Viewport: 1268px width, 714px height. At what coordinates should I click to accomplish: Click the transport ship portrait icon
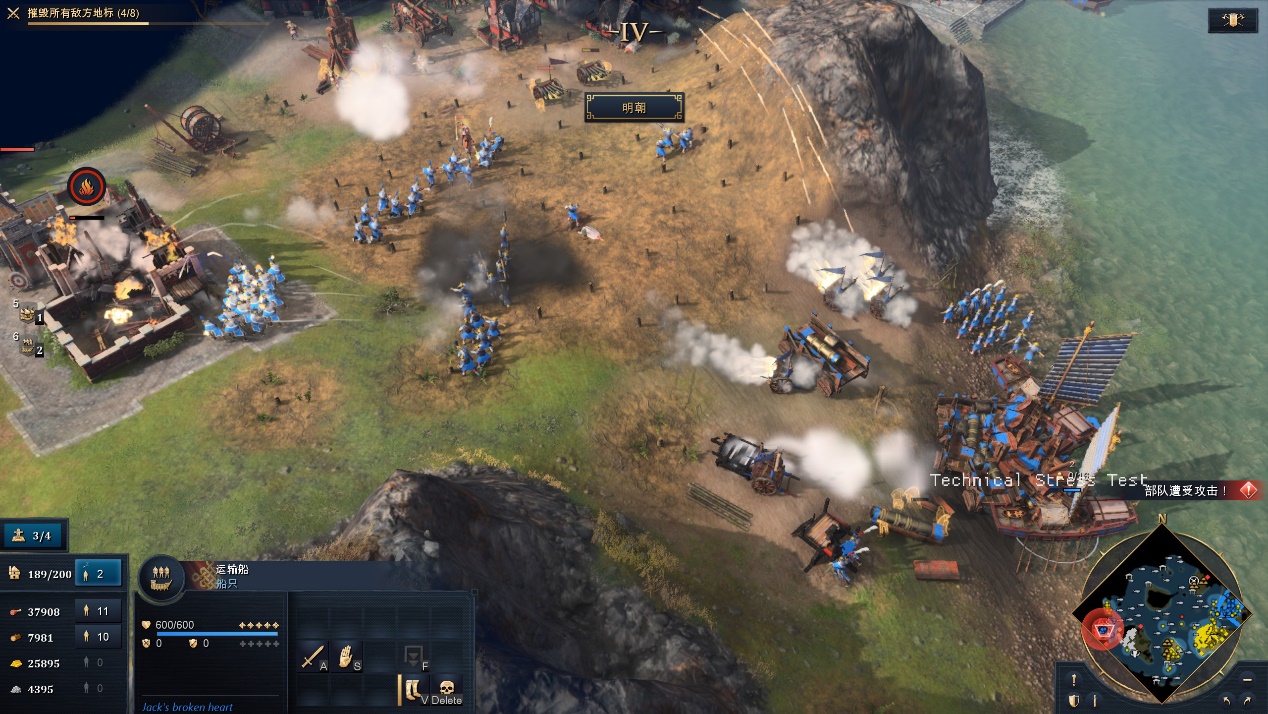coord(160,578)
